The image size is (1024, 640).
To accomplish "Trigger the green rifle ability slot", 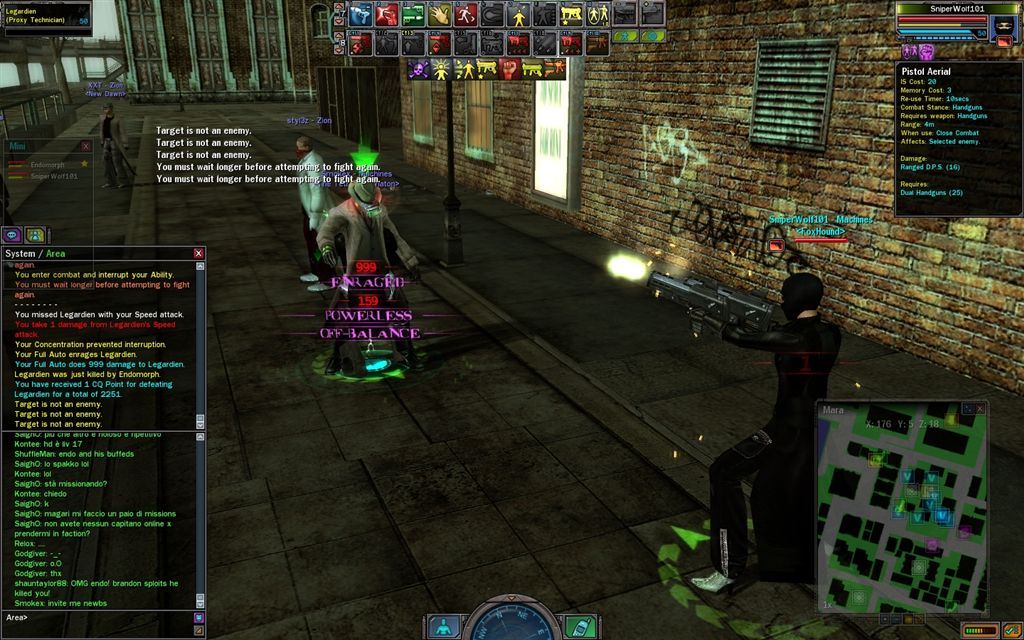I will [x=413, y=14].
